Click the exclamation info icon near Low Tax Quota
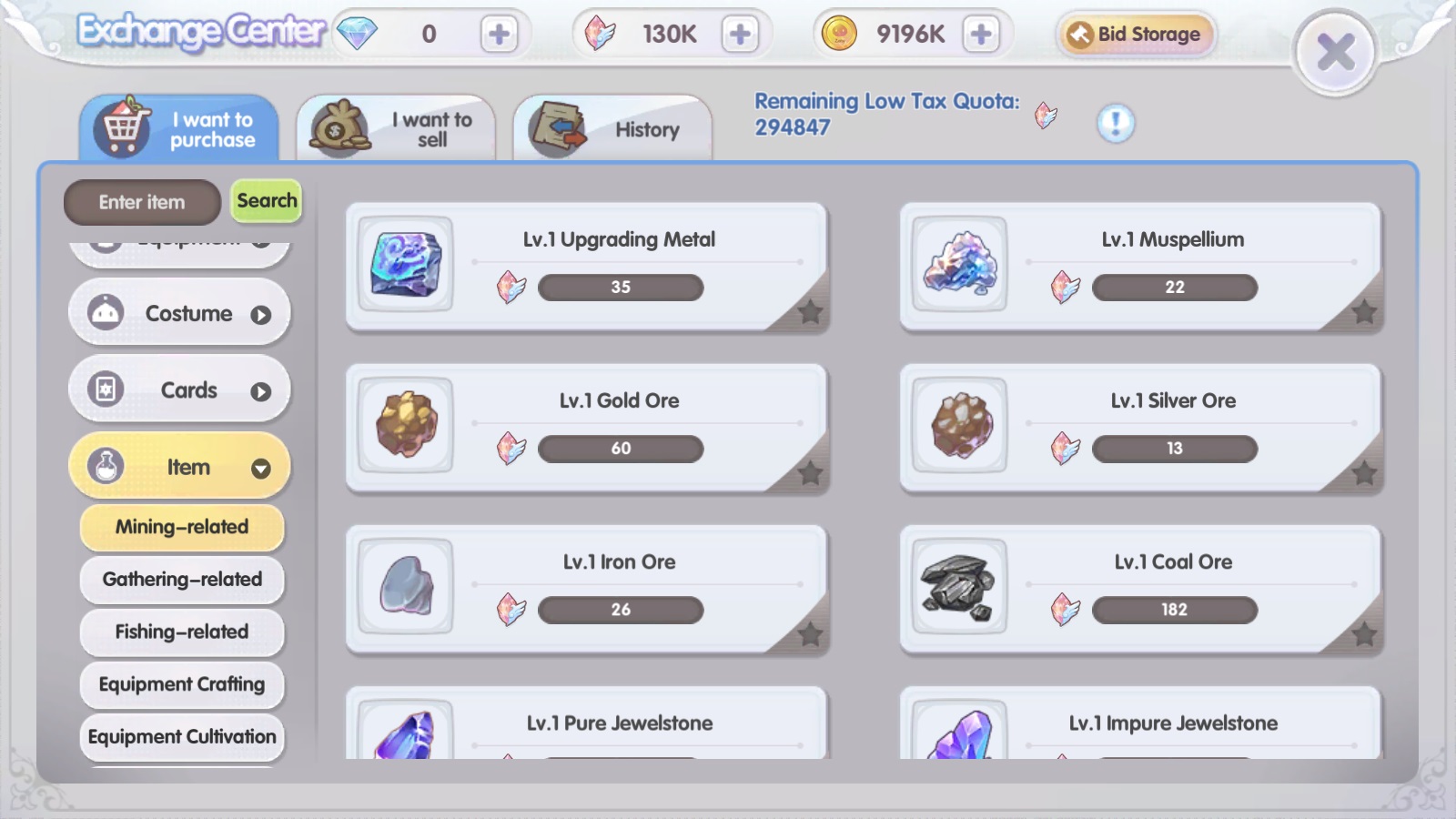The width and height of the screenshot is (1456, 819). tap(1117, 124)
